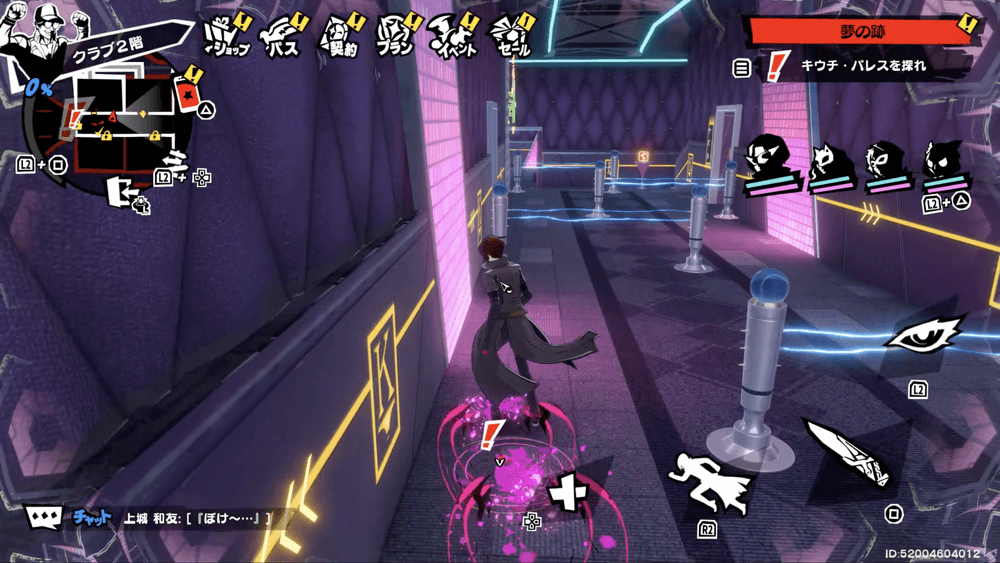The image size is (1000, 563).
Task: Open the ショップ (Shop) menu
Action: pos(227,38)
